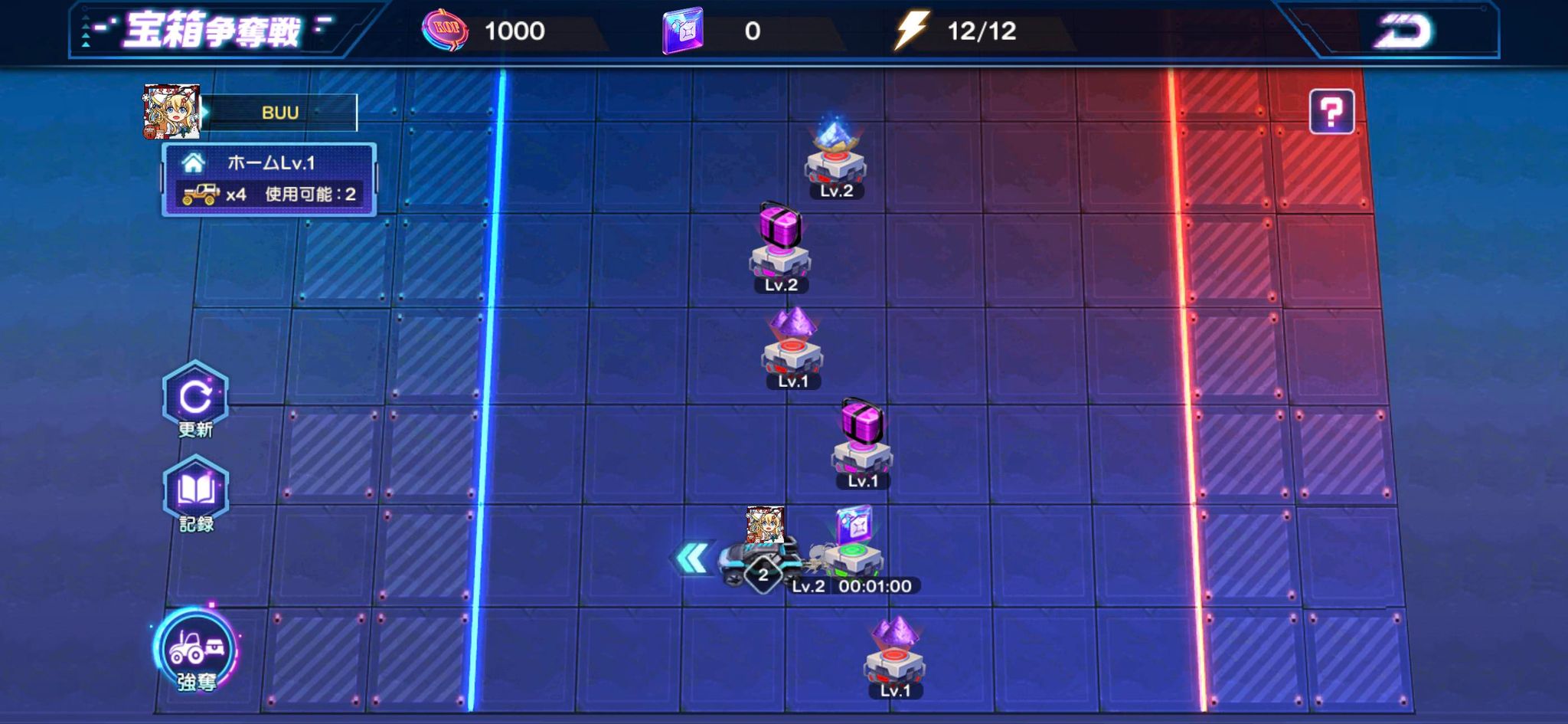Select the blue crystal Lv.2 pedestal
The width and height of the screenshot is (1568, 724).
(x=835, y=157)
